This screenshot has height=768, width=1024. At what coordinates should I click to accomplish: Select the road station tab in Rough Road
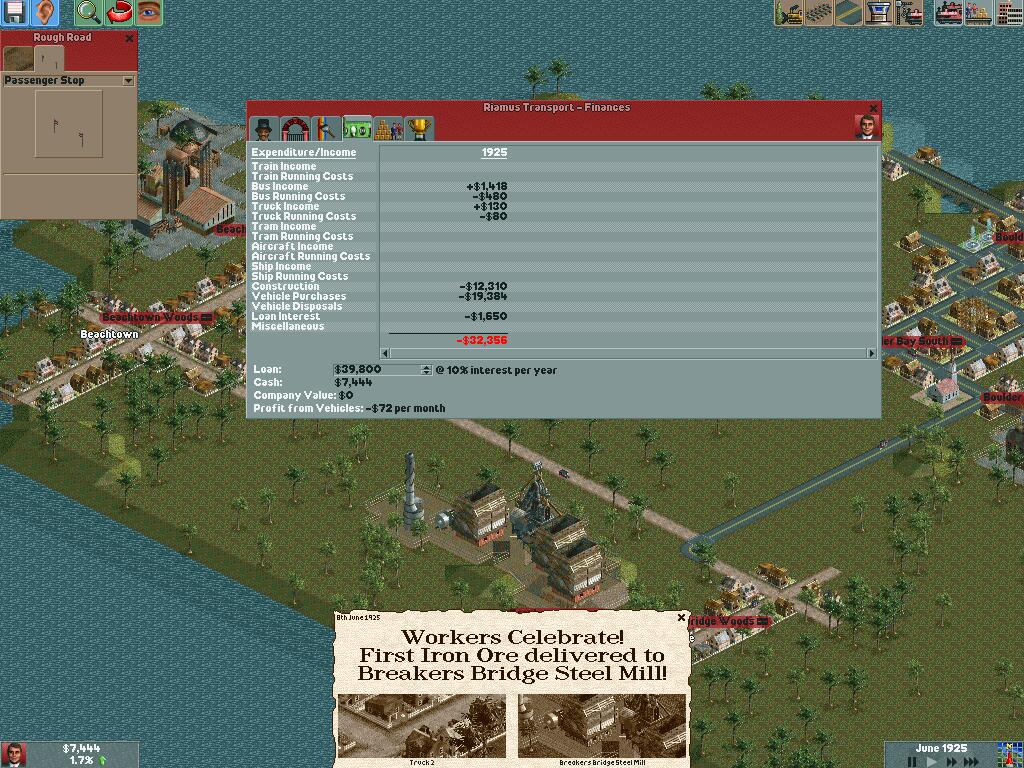pyautogui.click(x=49, y=60)
